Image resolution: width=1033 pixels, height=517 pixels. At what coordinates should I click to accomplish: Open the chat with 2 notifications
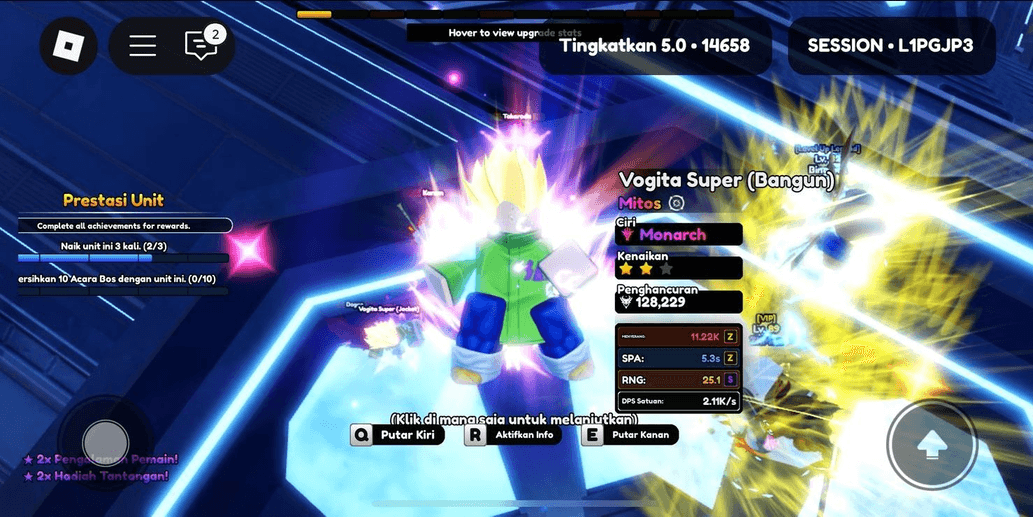click(x=201, y=46)
